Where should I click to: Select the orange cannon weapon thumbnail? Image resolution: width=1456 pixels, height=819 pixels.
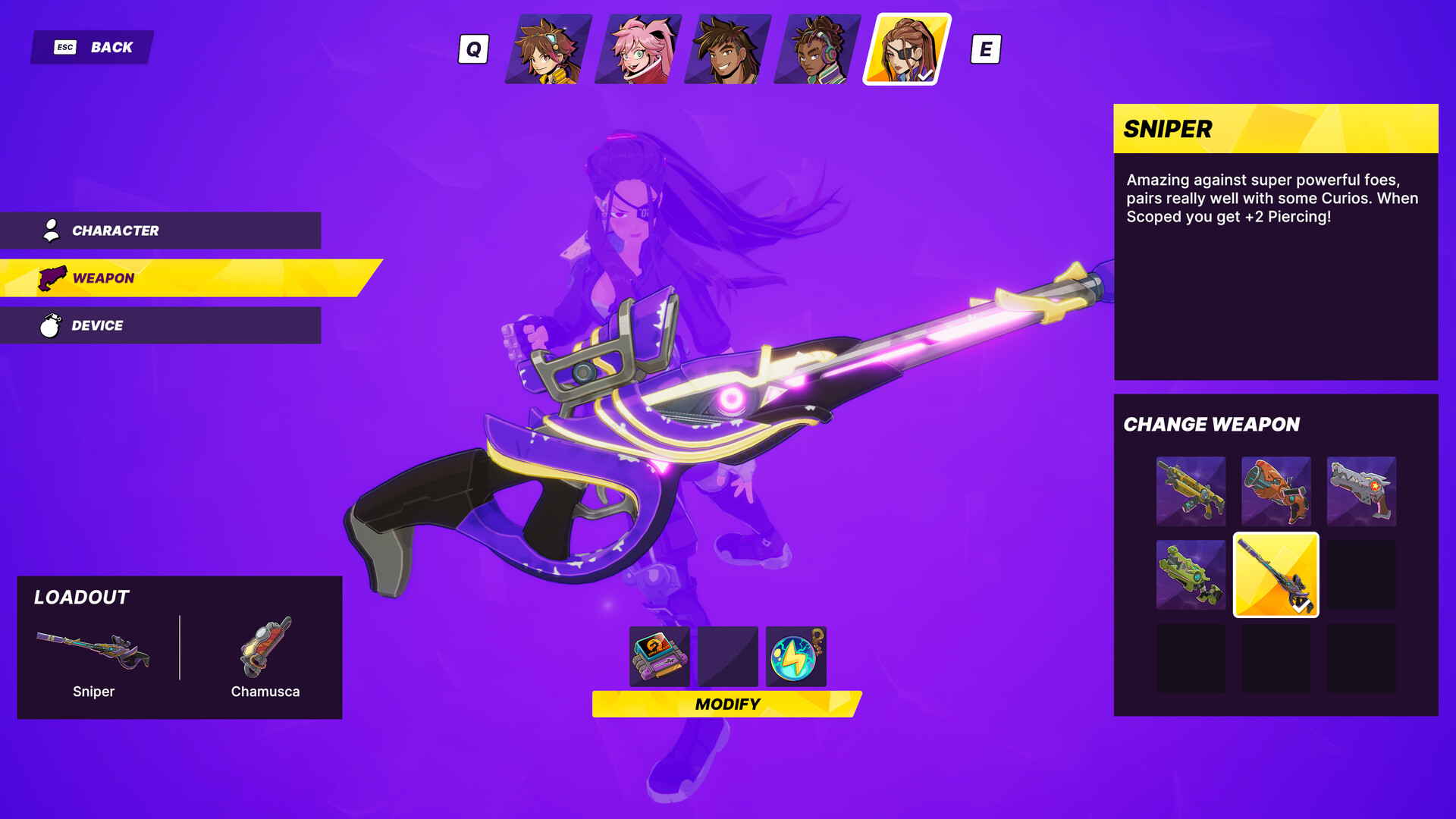(x=1276, y=491)
